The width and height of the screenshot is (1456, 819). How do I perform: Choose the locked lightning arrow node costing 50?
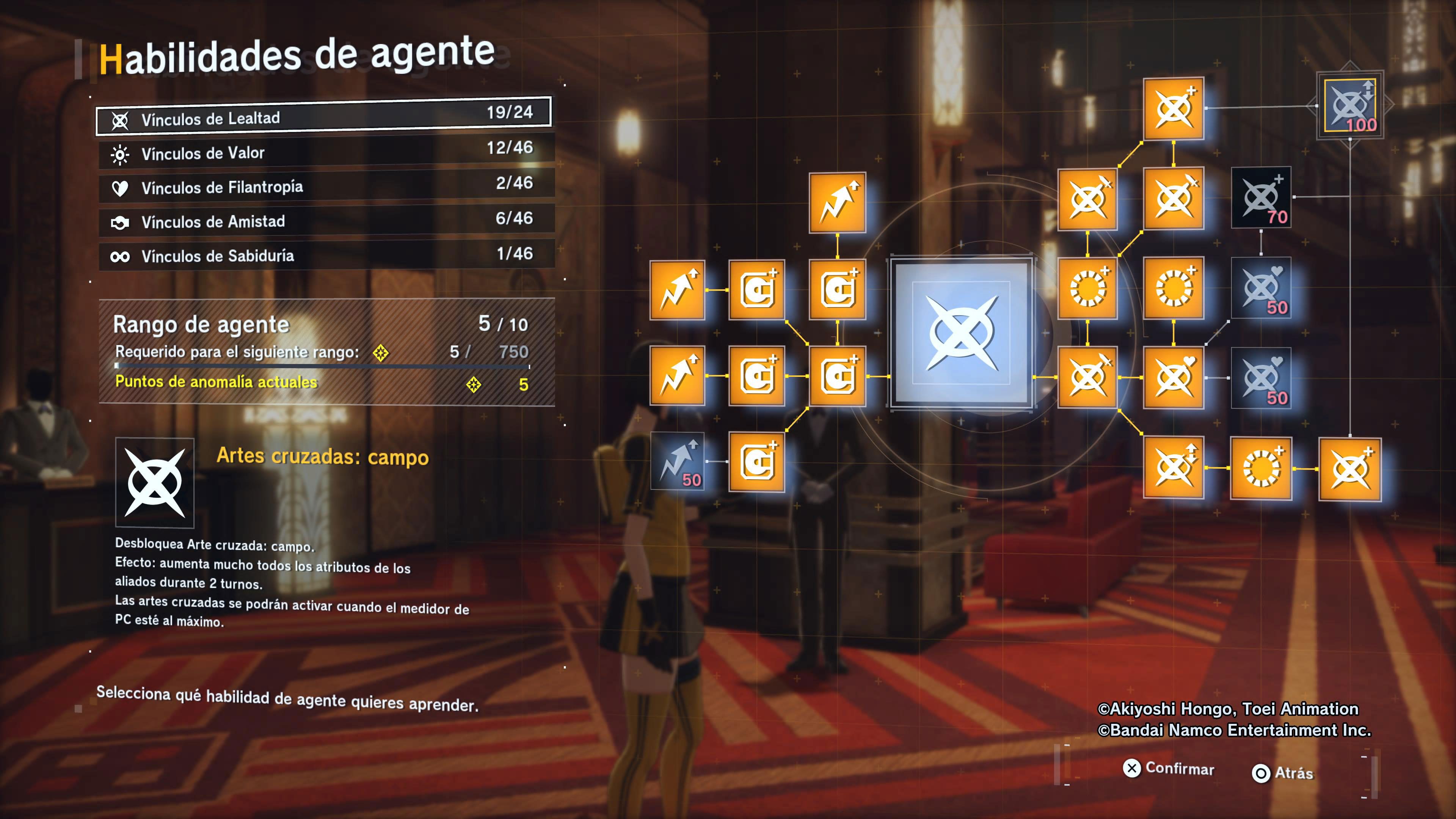[677, 461]
